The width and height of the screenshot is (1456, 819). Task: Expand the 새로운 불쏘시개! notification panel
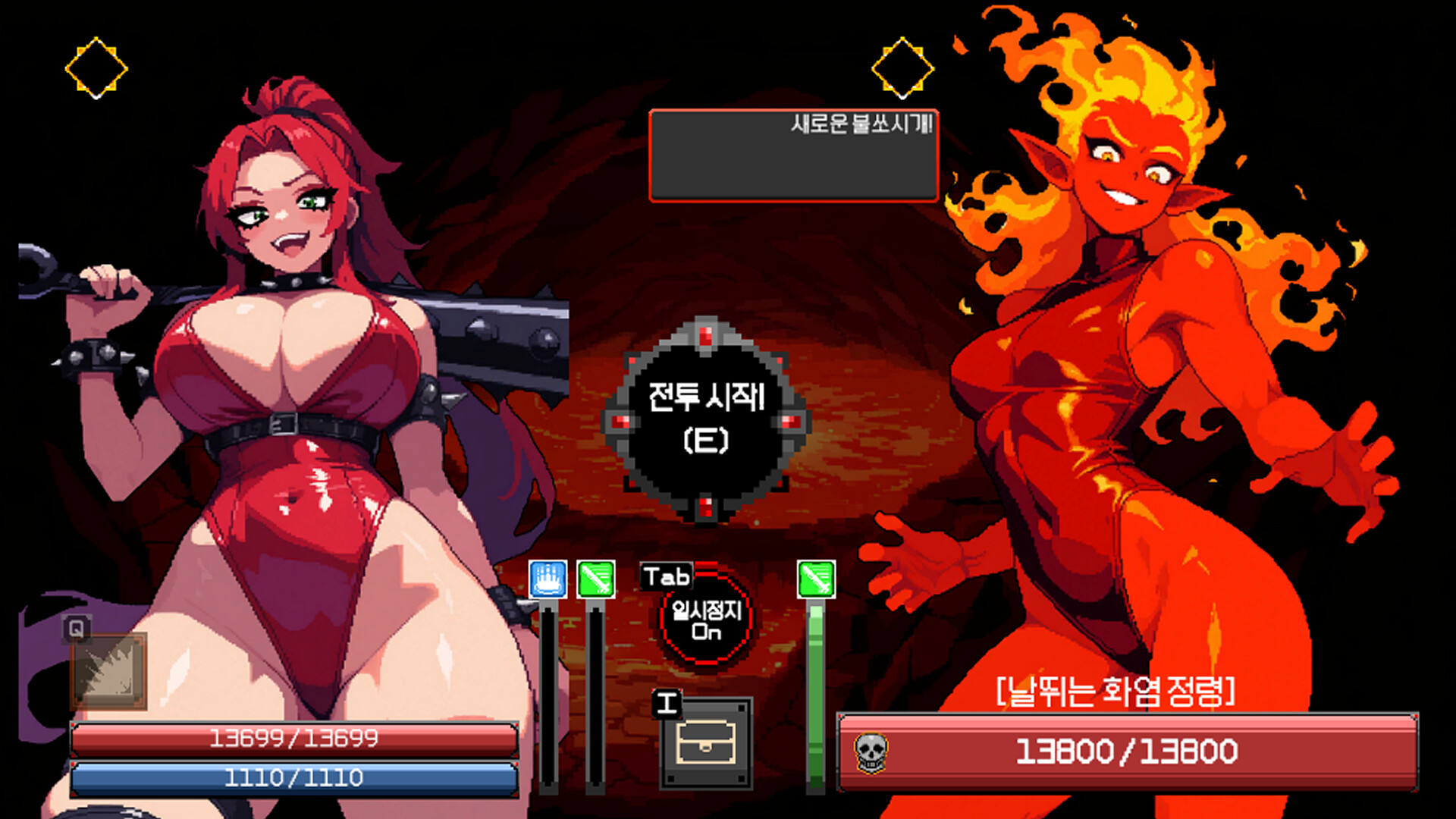coord(793,155)
